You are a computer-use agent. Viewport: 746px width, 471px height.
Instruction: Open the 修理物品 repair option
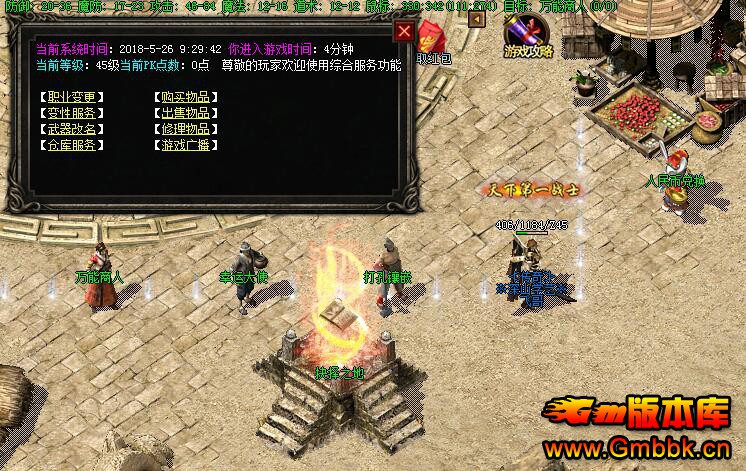pos(186,129)
